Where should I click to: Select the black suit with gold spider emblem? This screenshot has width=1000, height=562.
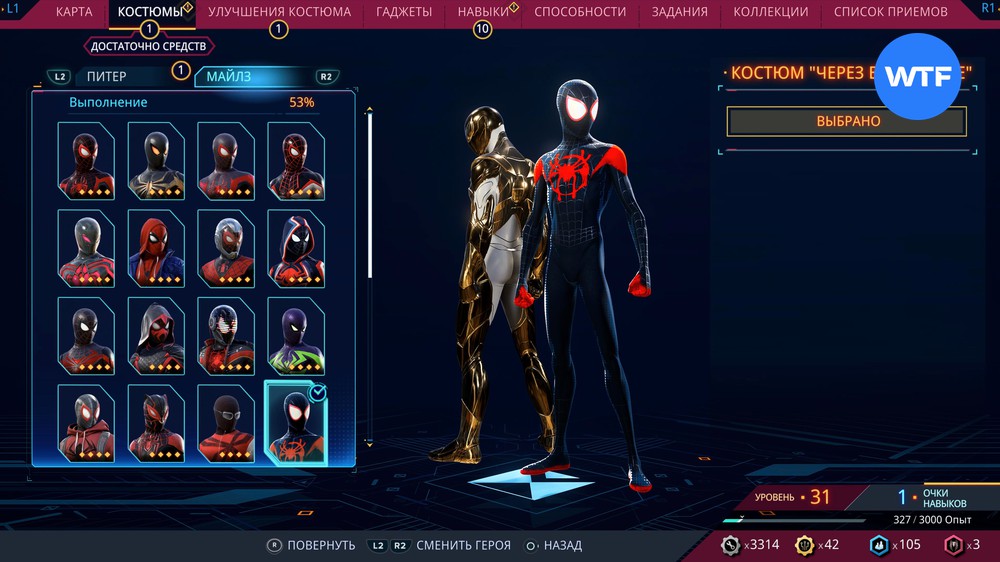coord(155,160)
